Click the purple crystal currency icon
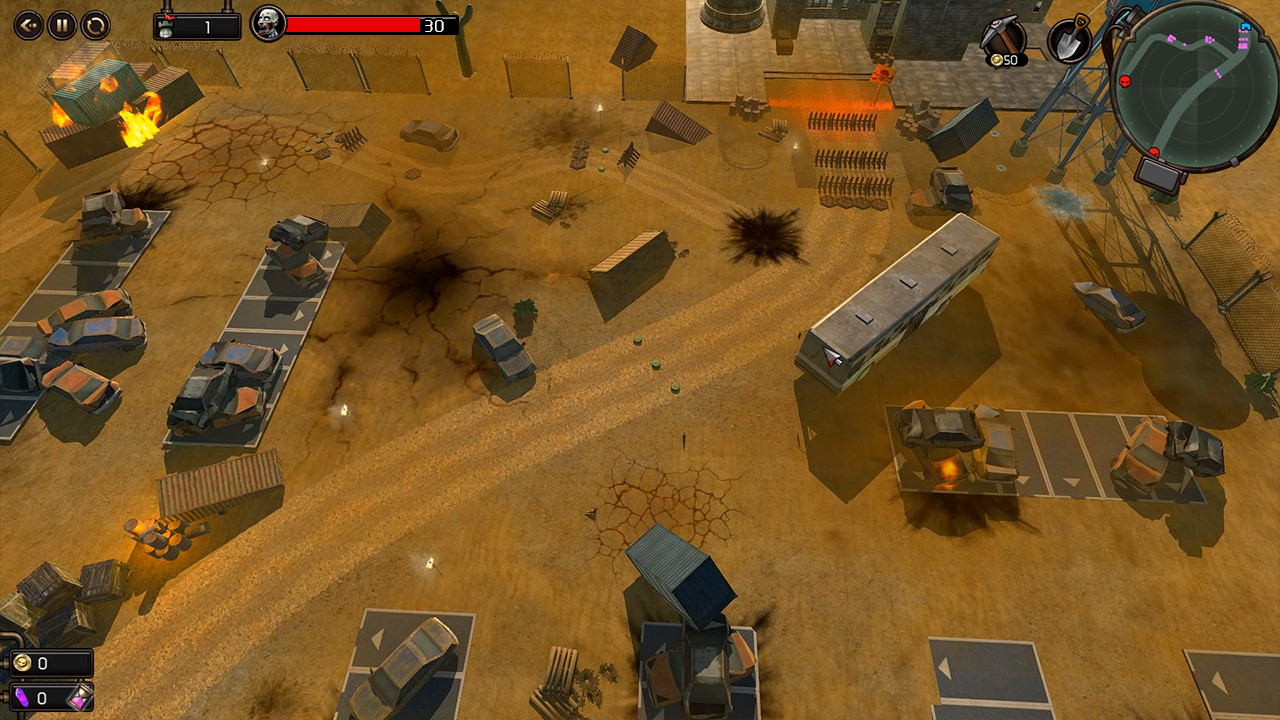Image resolution: width=1280 pixels, height=720 pixels. [x=22, y=699]
